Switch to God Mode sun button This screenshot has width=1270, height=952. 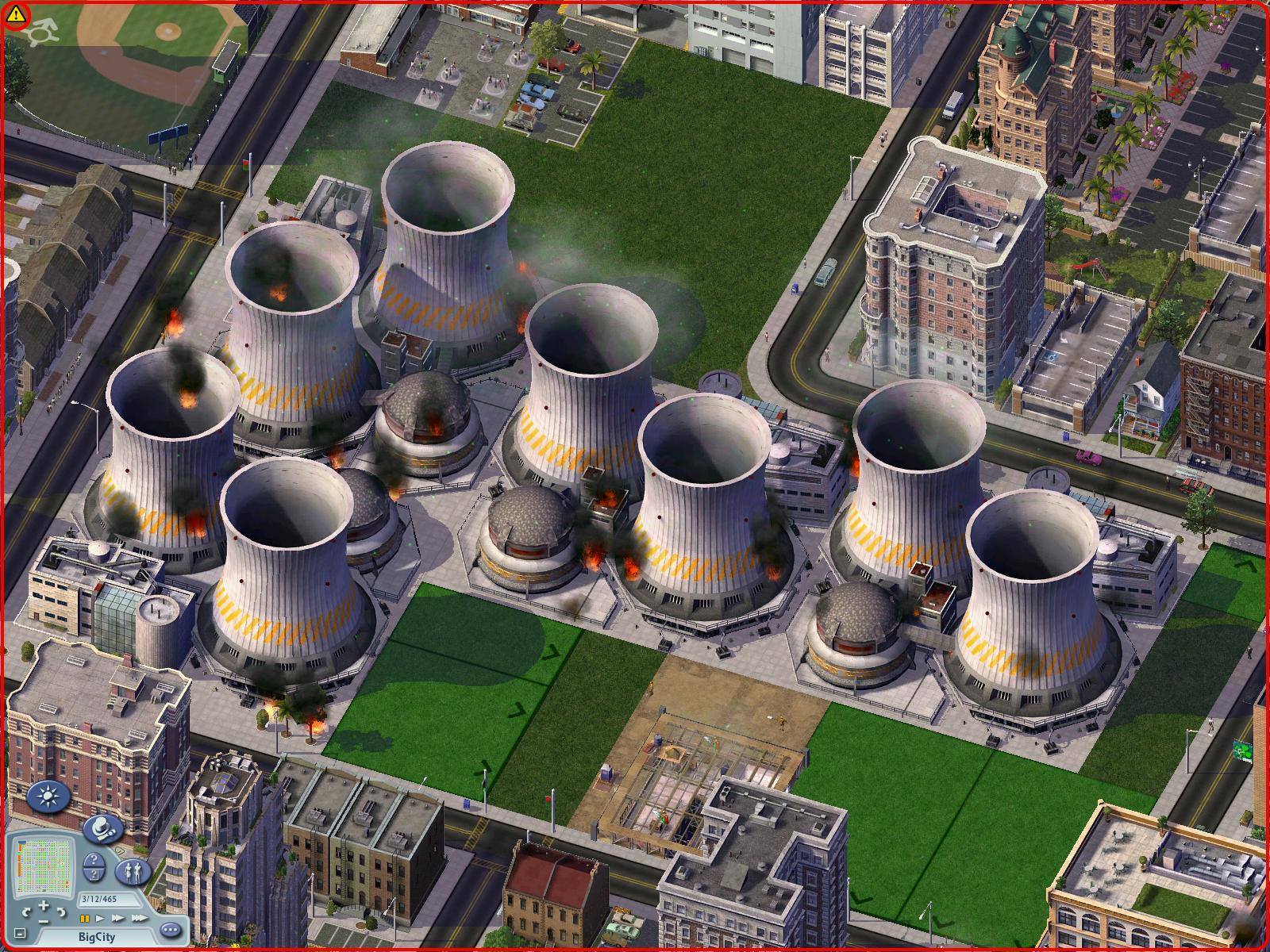click(46, 797)
